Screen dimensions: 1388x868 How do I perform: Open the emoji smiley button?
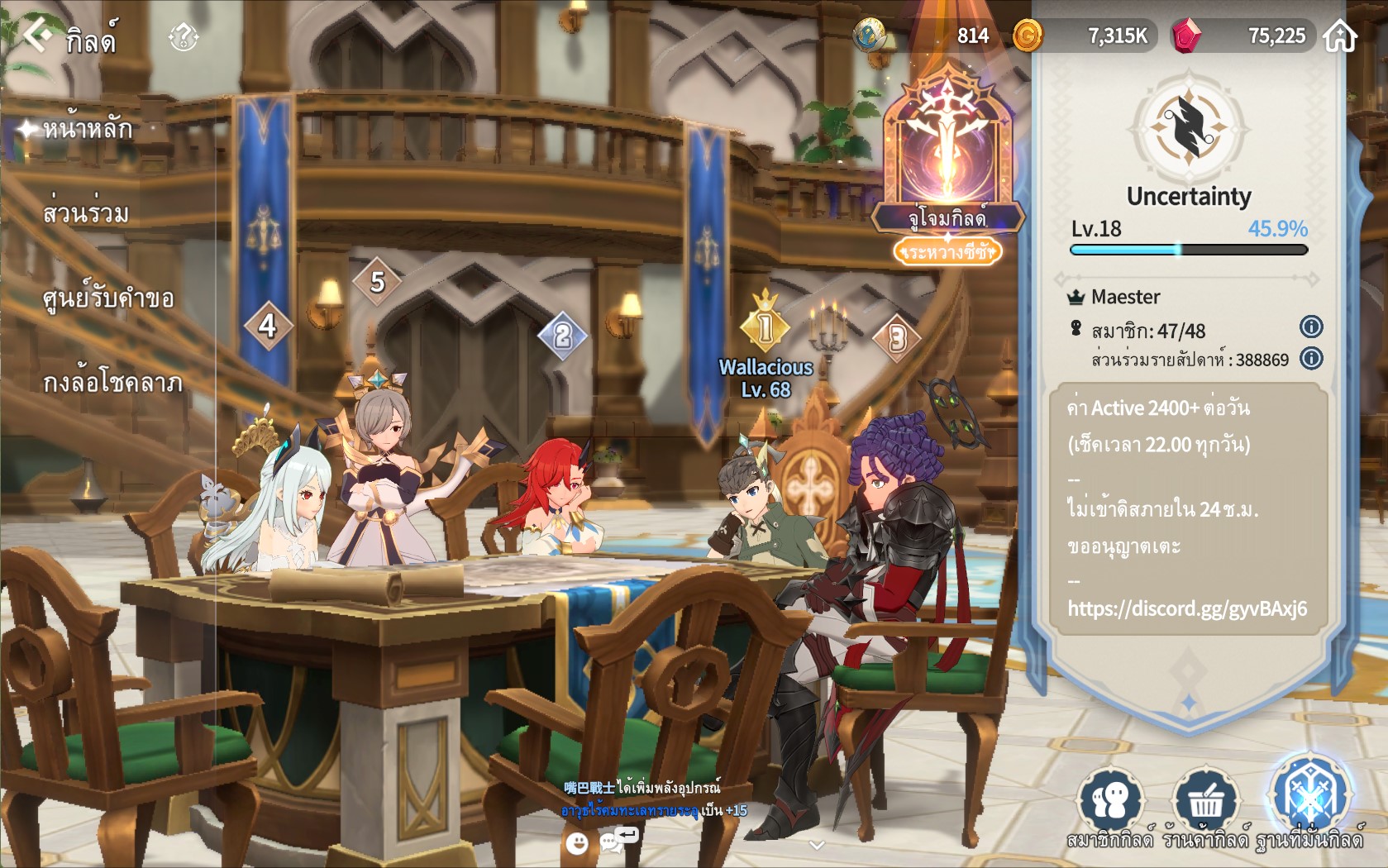pos(577,842)
